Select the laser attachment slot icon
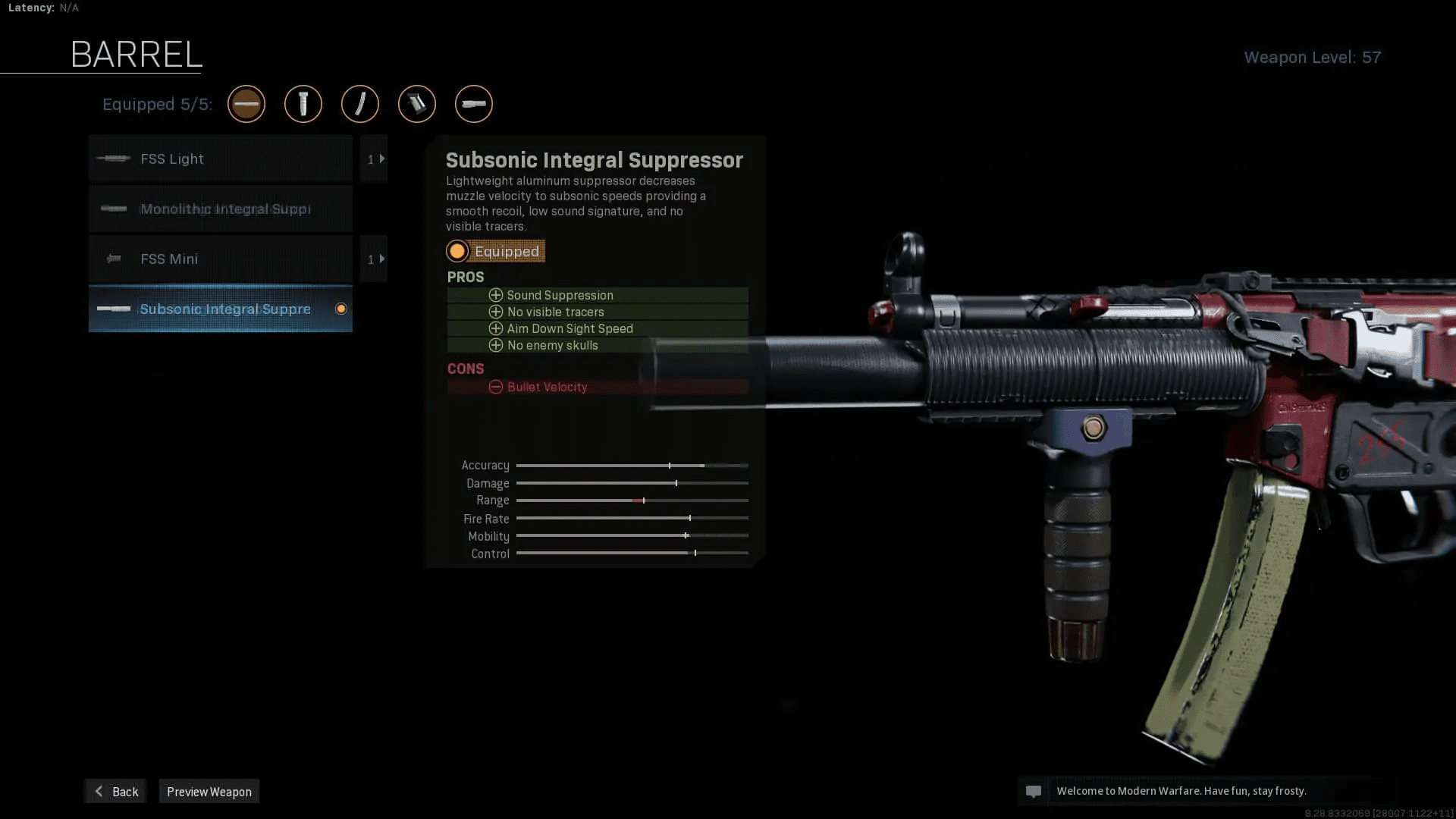 (360, 104)
